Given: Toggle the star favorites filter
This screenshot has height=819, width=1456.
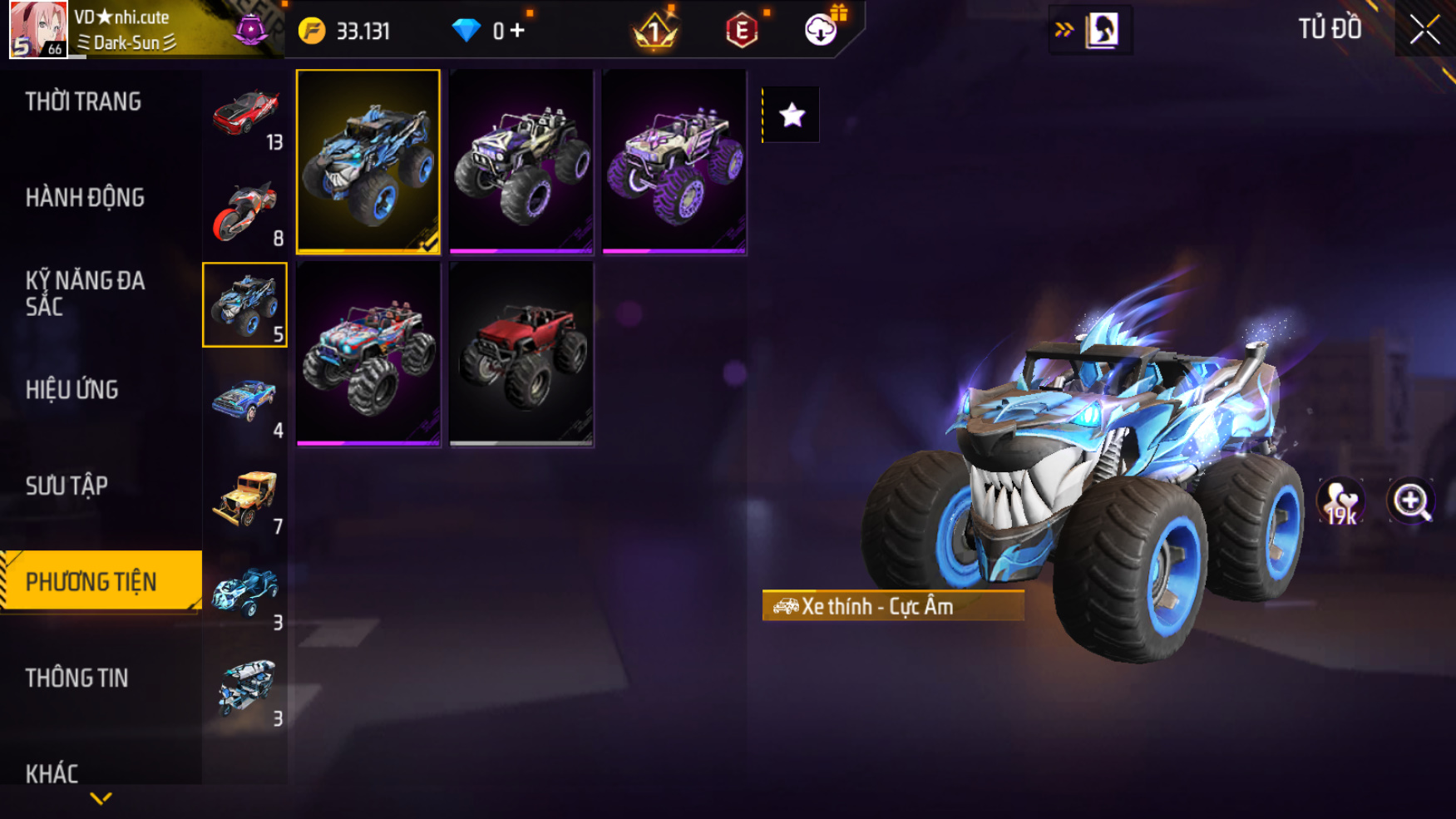Looking at the screenshot, I should point(792,115).
